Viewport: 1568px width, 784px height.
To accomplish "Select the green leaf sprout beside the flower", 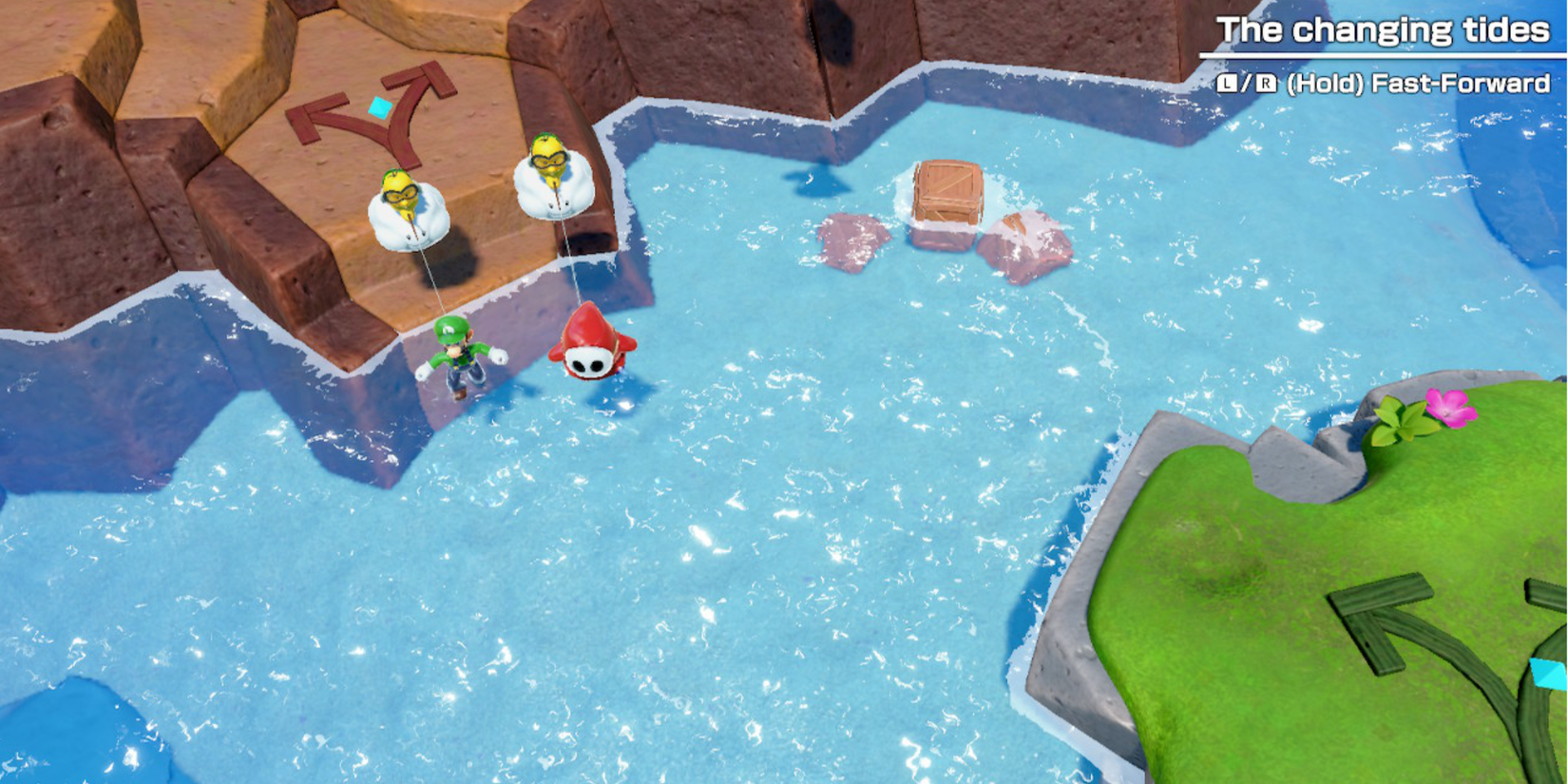I will point(1400,418).
